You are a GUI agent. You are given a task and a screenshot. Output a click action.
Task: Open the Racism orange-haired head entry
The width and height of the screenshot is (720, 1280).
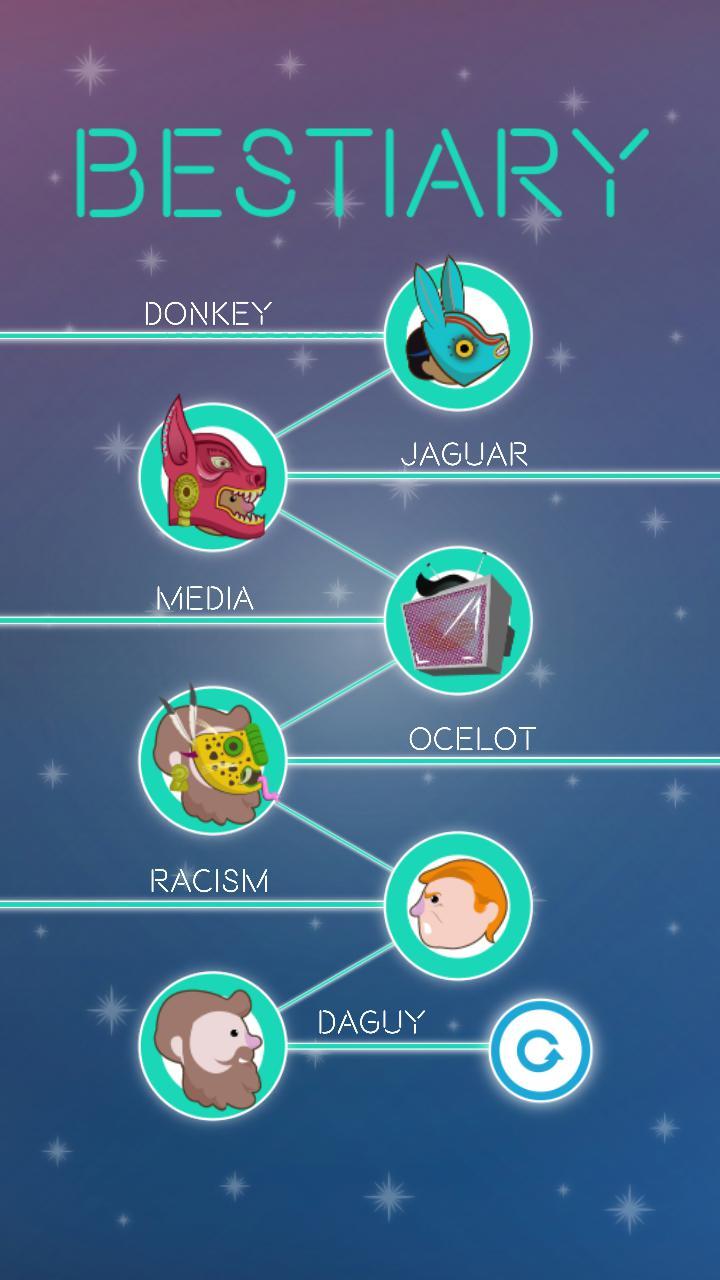click(458, 905)
